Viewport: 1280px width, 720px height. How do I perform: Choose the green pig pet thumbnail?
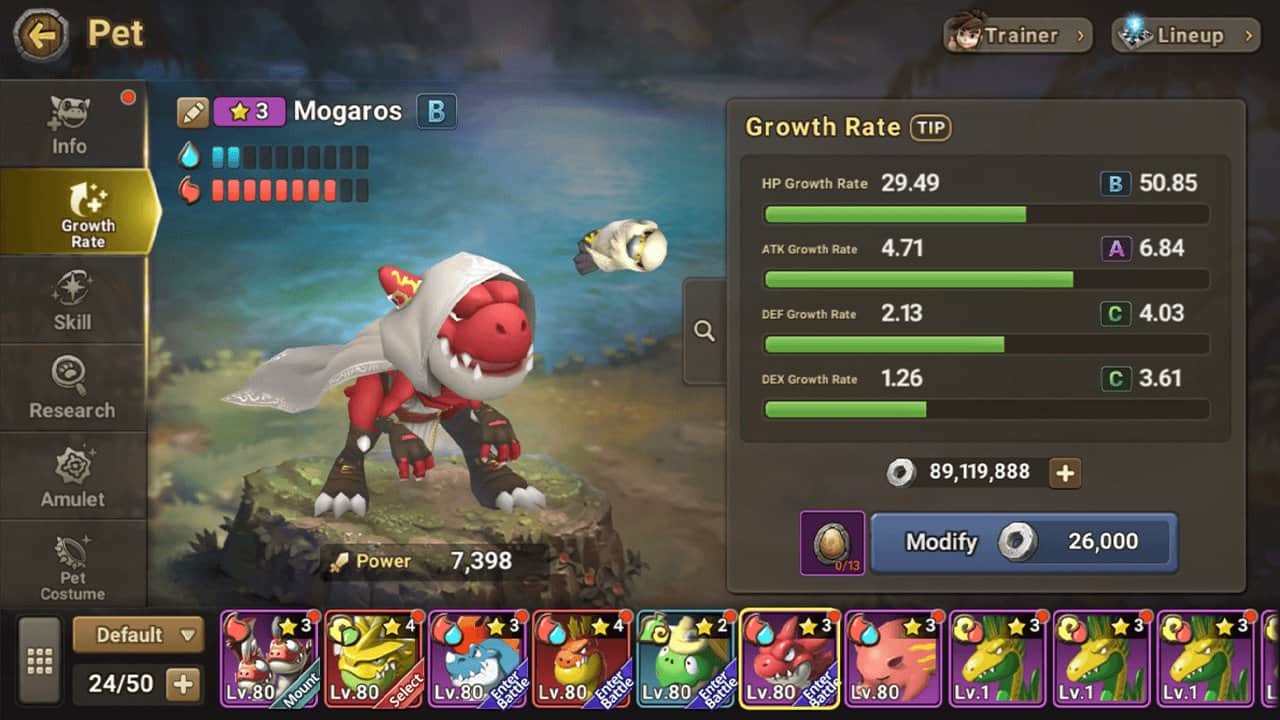pos(685,659)
